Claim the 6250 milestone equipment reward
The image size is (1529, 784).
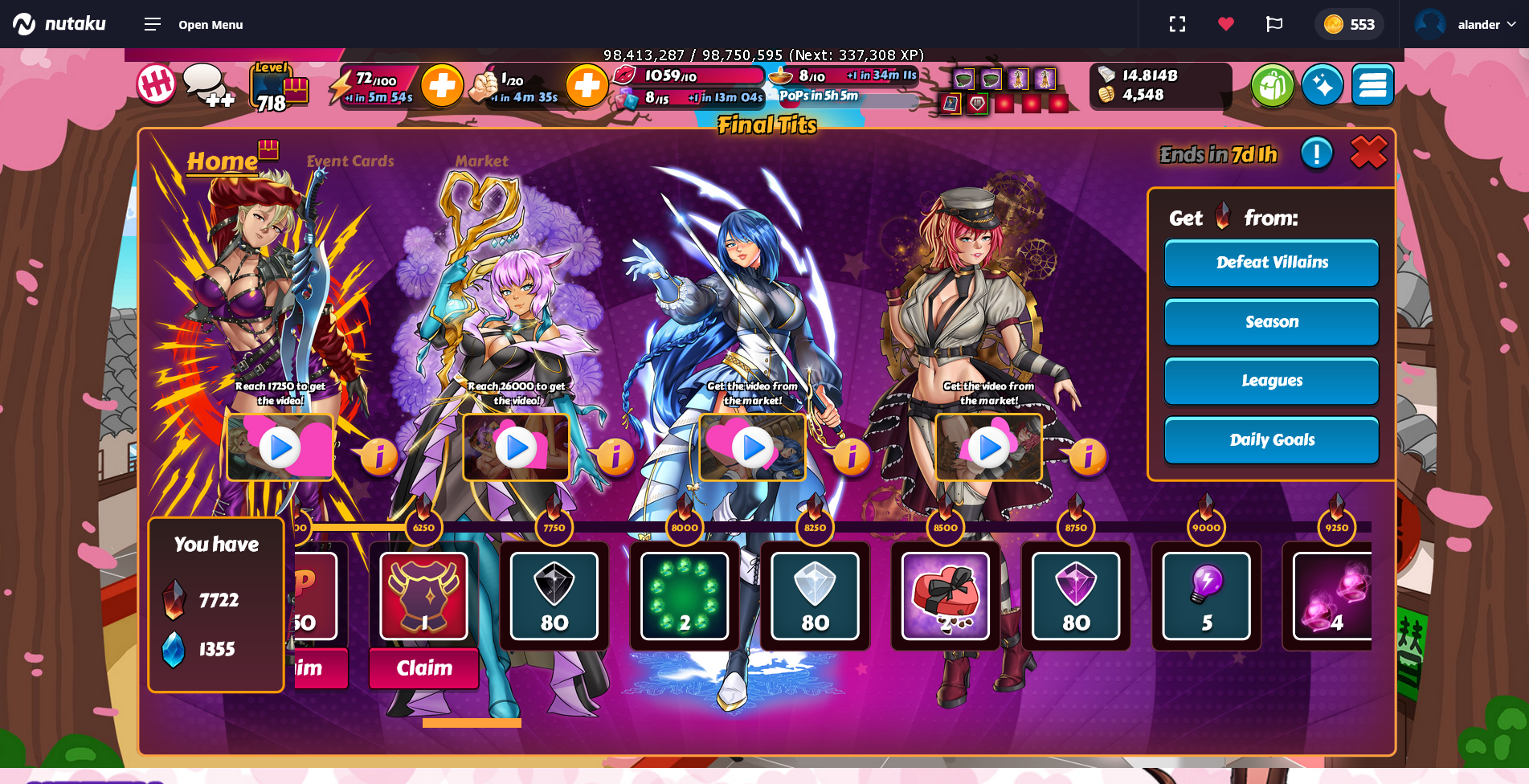pyautogui.click(x=423, y=668)
